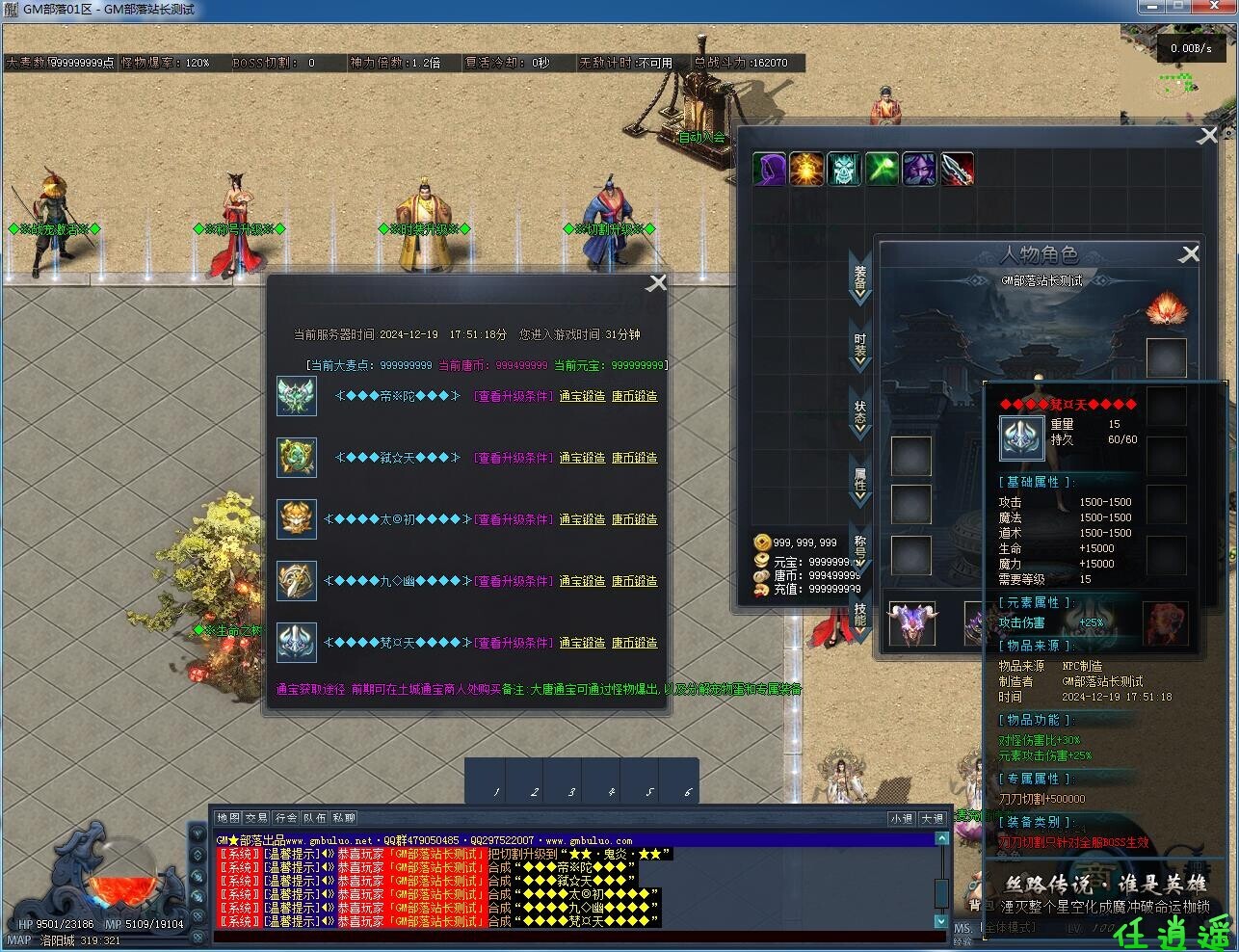Viewport: 1239px width, 952px height.
Task: Show the 状态 status tab
Action: (859, 413)
